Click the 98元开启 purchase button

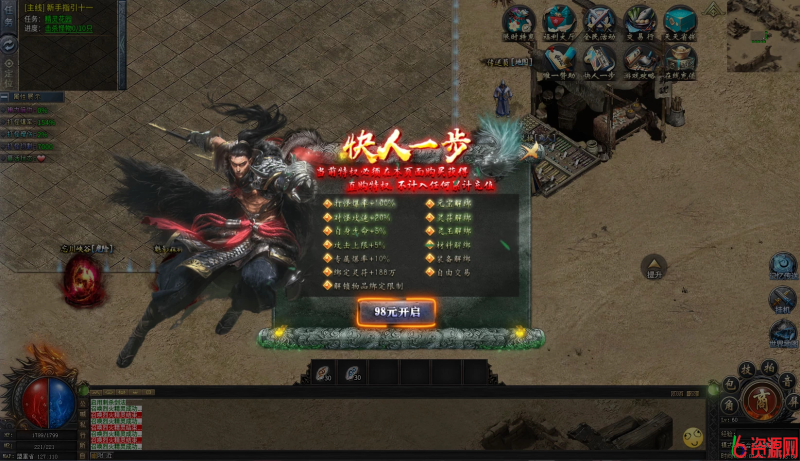click(397, 312)
